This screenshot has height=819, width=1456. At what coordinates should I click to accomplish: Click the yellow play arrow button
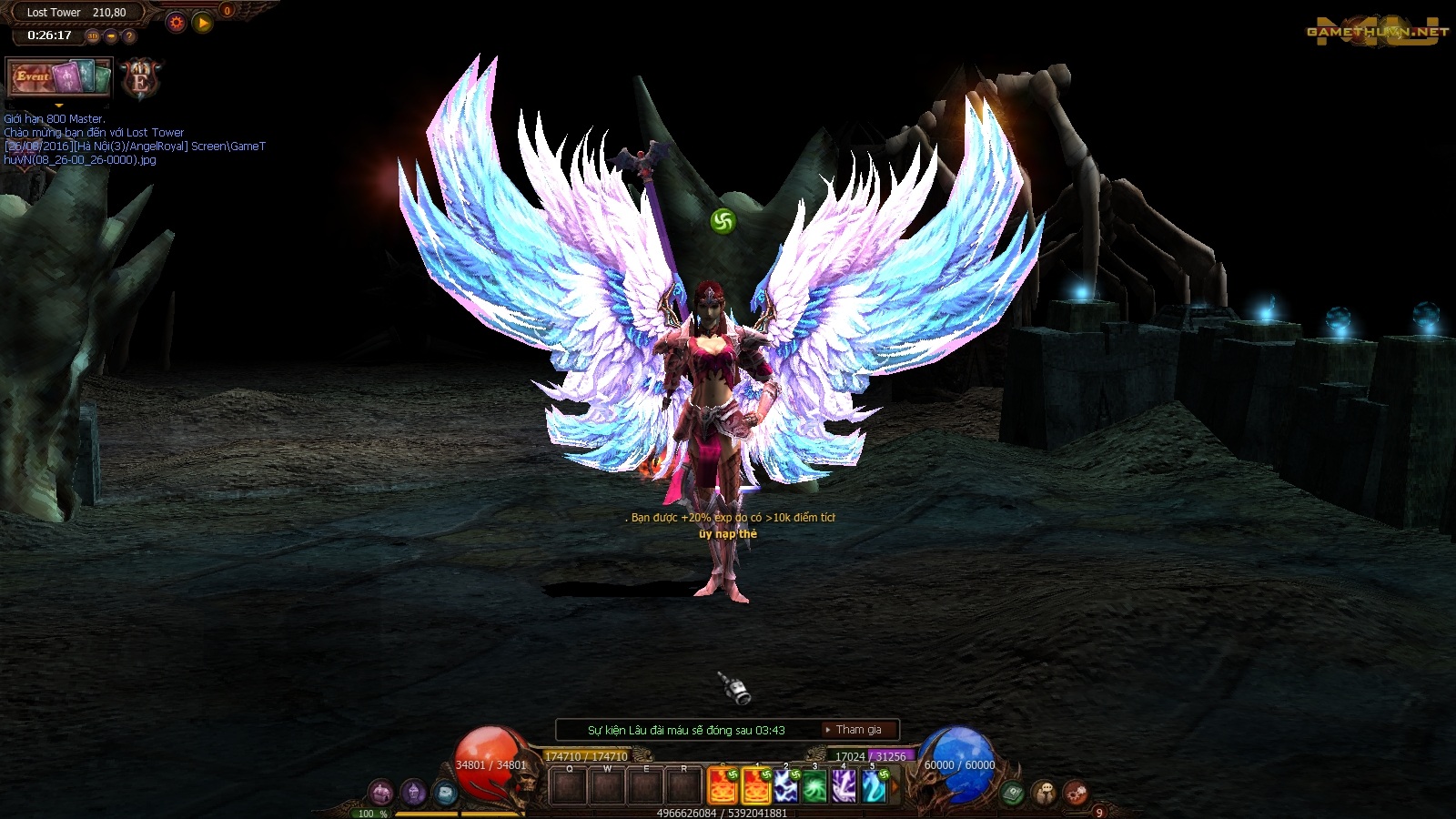[203, 23]
